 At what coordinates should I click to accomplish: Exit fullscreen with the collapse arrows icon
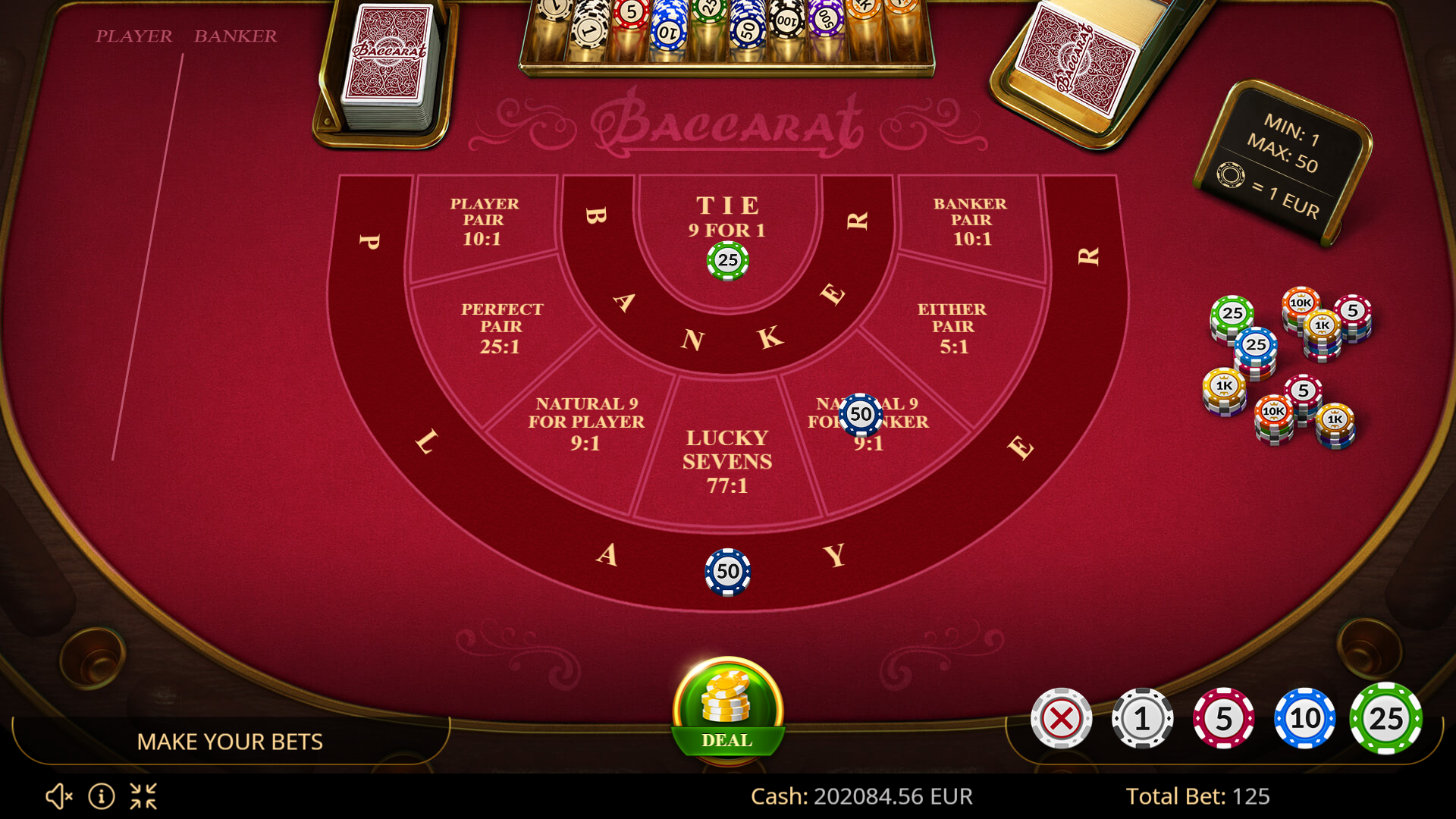pos(144,796)
